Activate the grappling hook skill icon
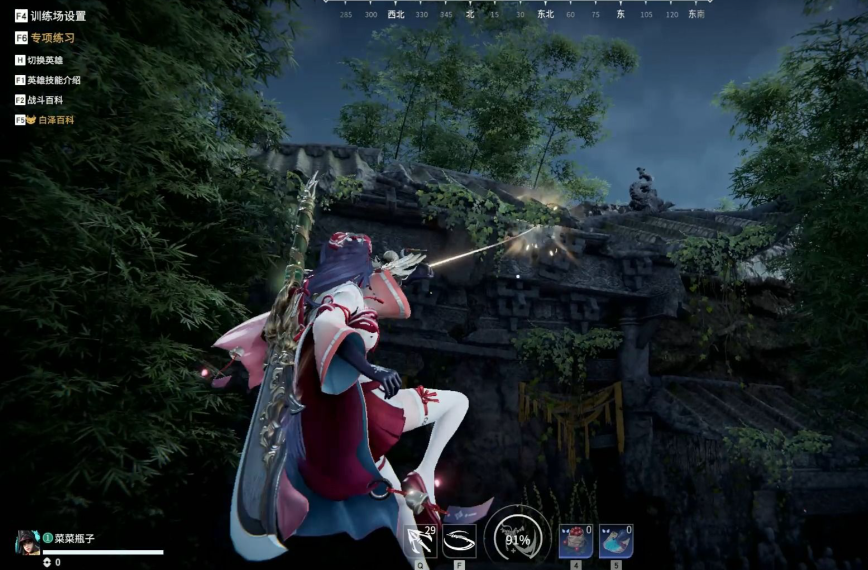 (421, 541)
